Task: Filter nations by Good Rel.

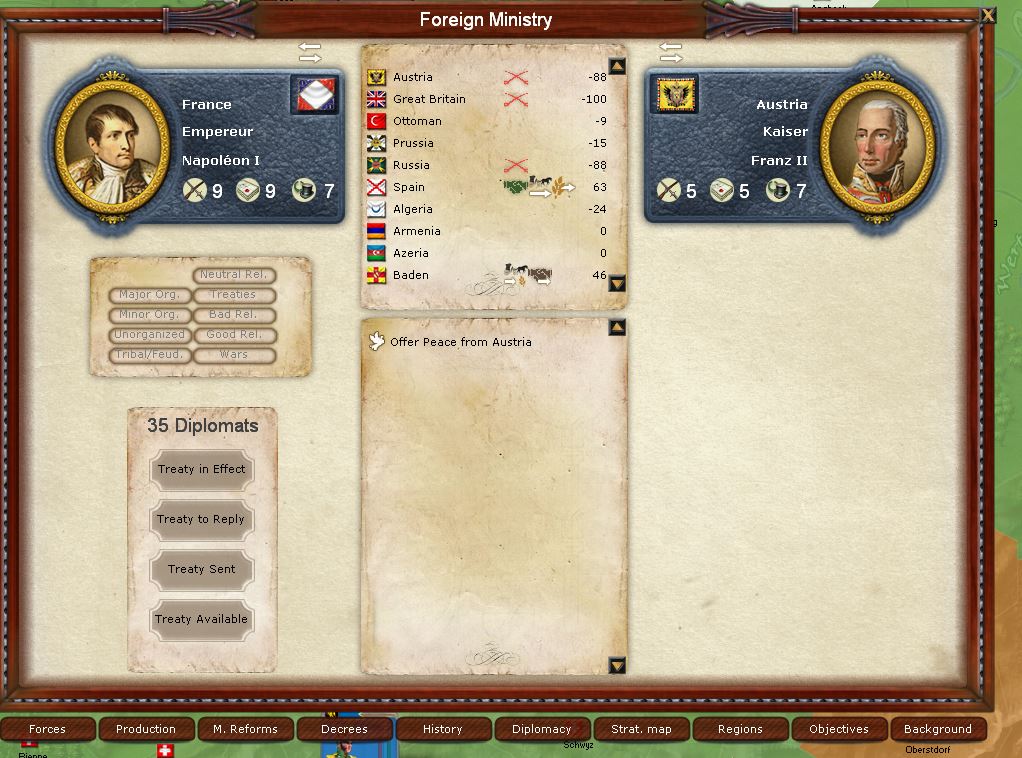Action: 233,335
